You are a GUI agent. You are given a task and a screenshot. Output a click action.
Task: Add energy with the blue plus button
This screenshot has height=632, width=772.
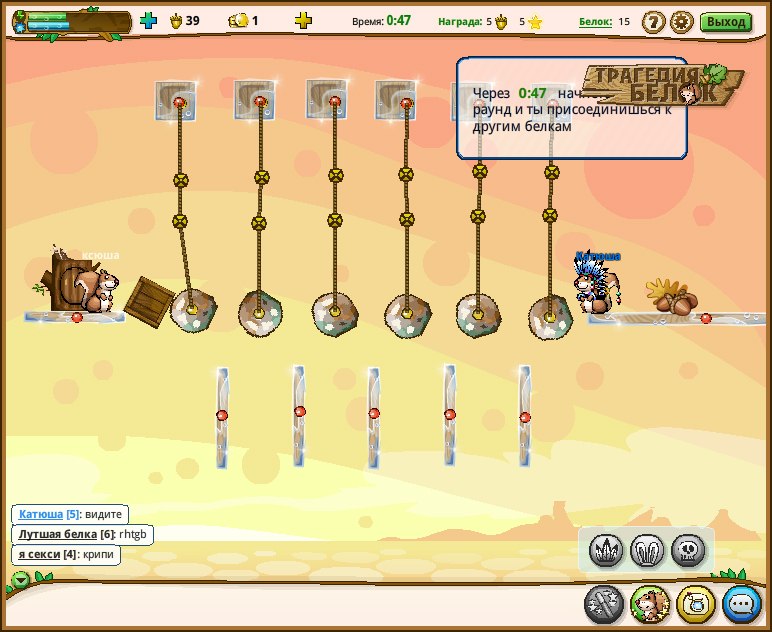tap(149, 20)
